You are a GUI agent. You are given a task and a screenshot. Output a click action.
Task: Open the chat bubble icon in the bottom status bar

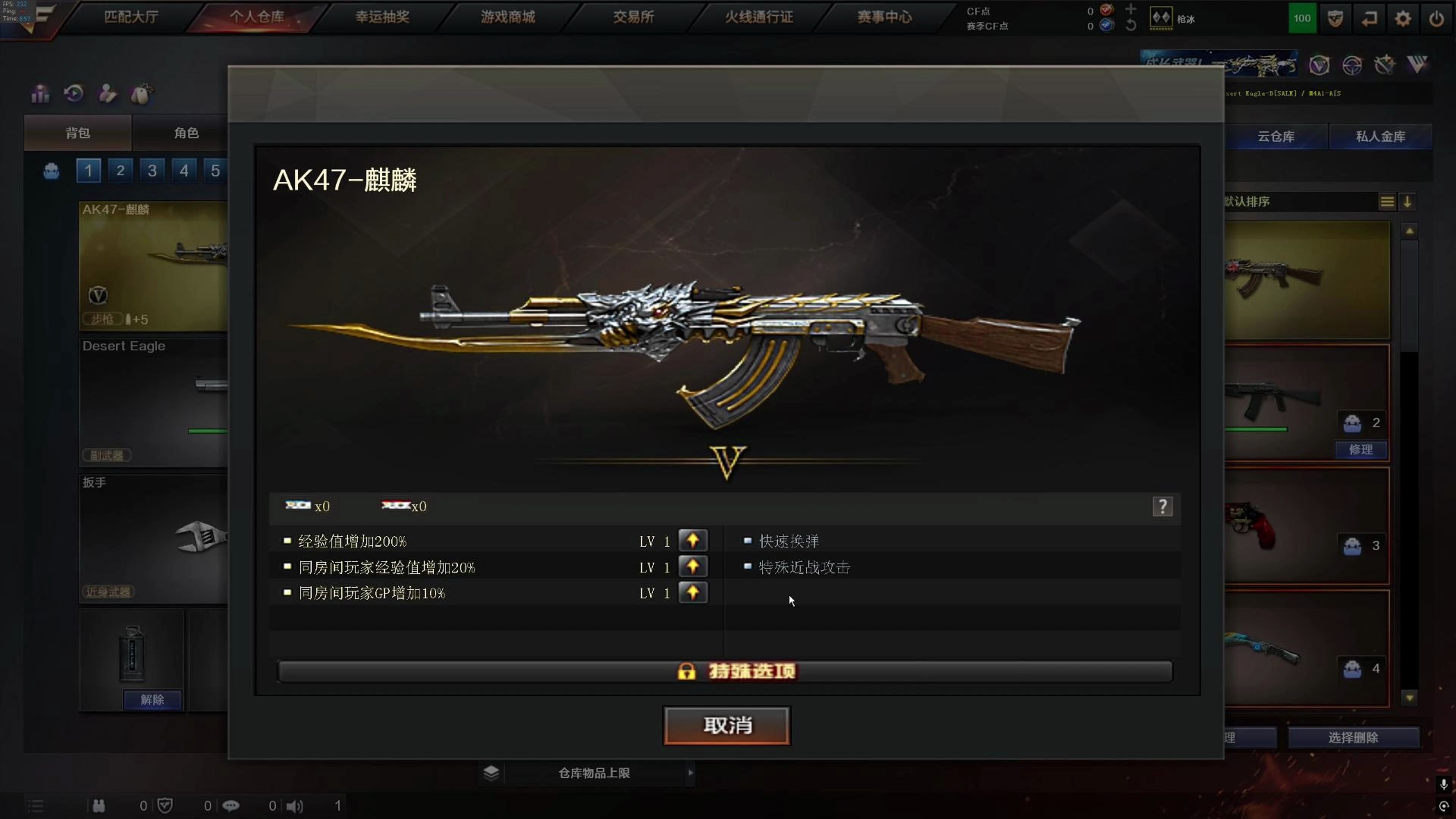[x=232, y=805]
